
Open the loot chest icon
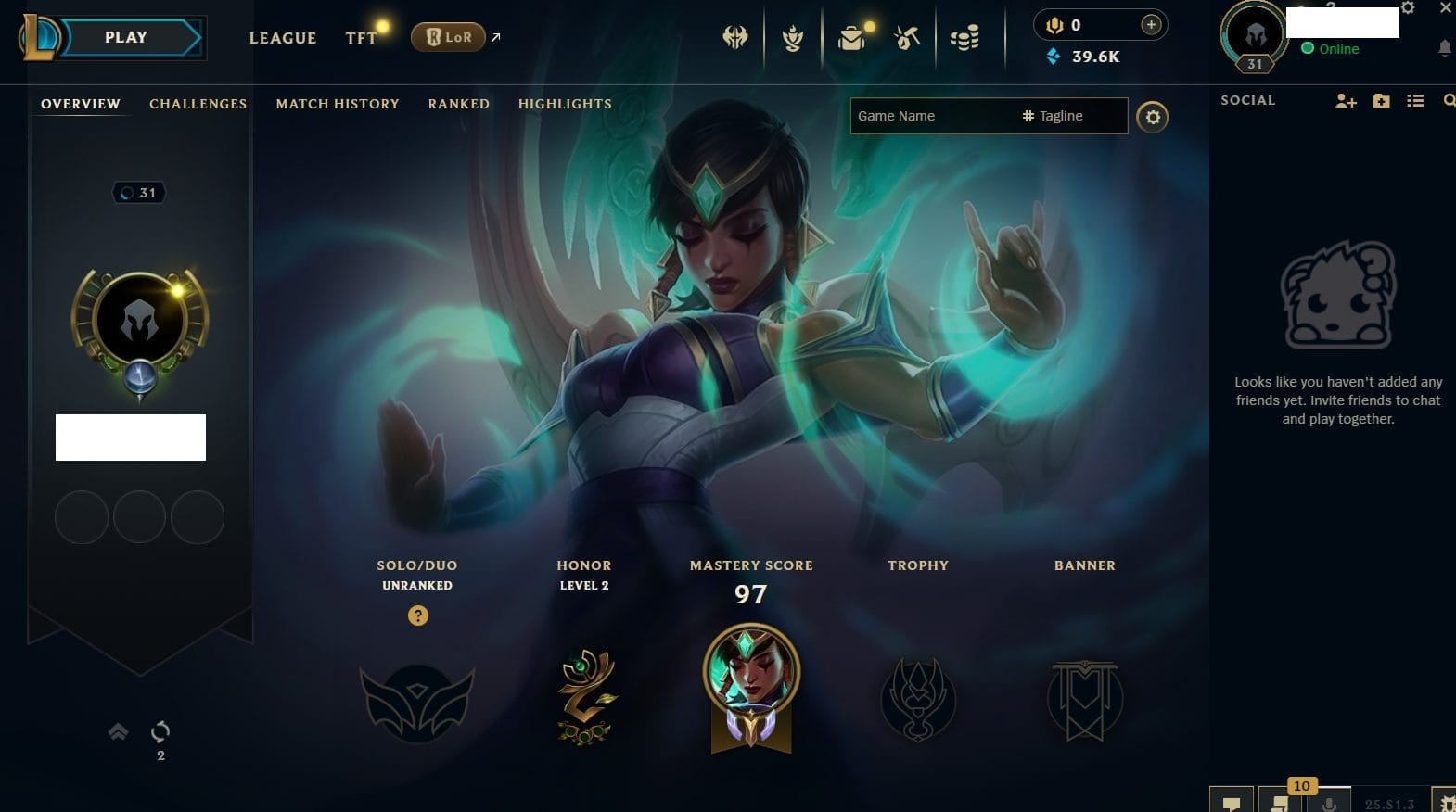coord(851,39)
